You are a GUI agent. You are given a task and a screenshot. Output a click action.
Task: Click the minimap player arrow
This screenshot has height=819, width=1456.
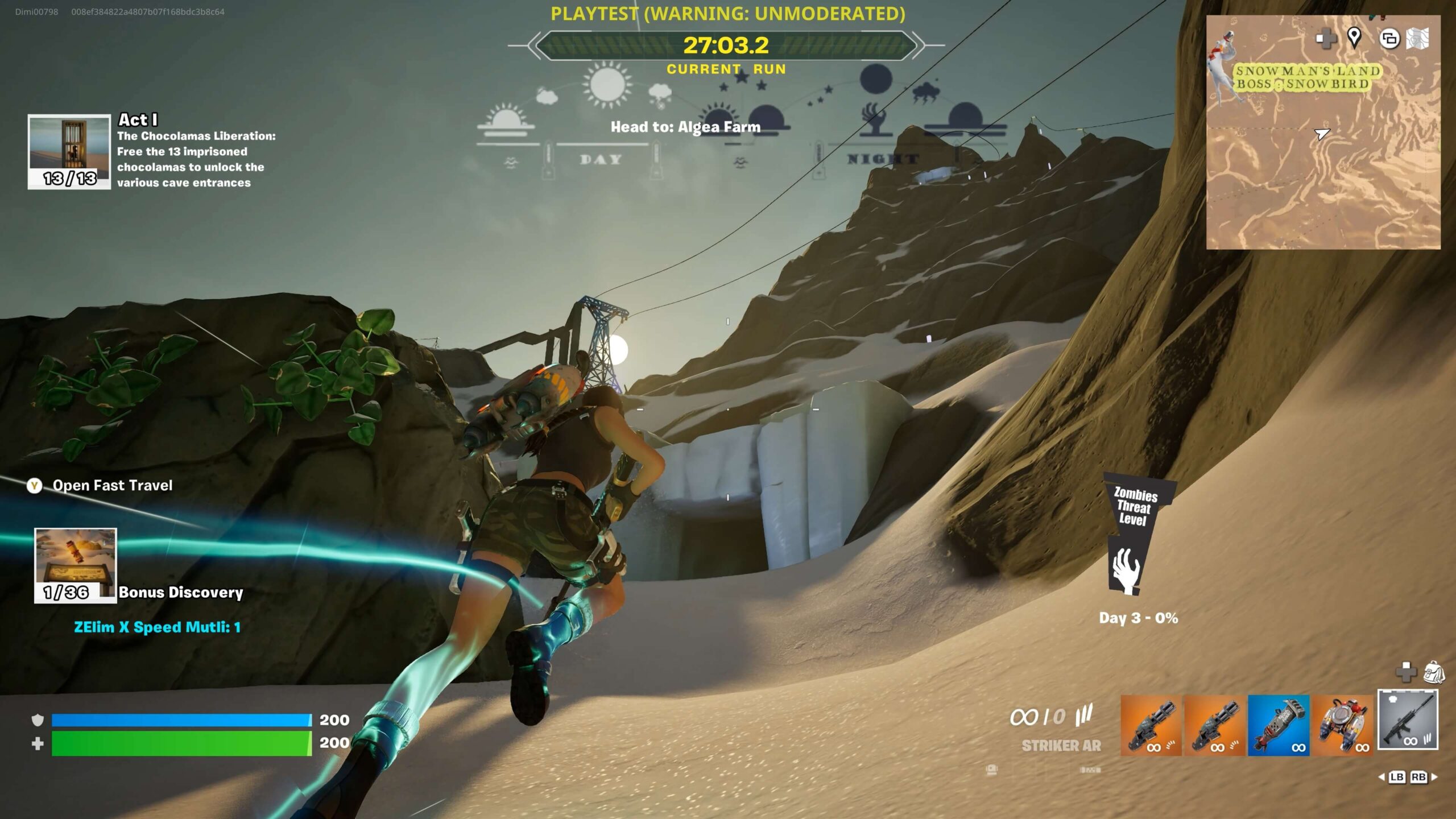1322,134
